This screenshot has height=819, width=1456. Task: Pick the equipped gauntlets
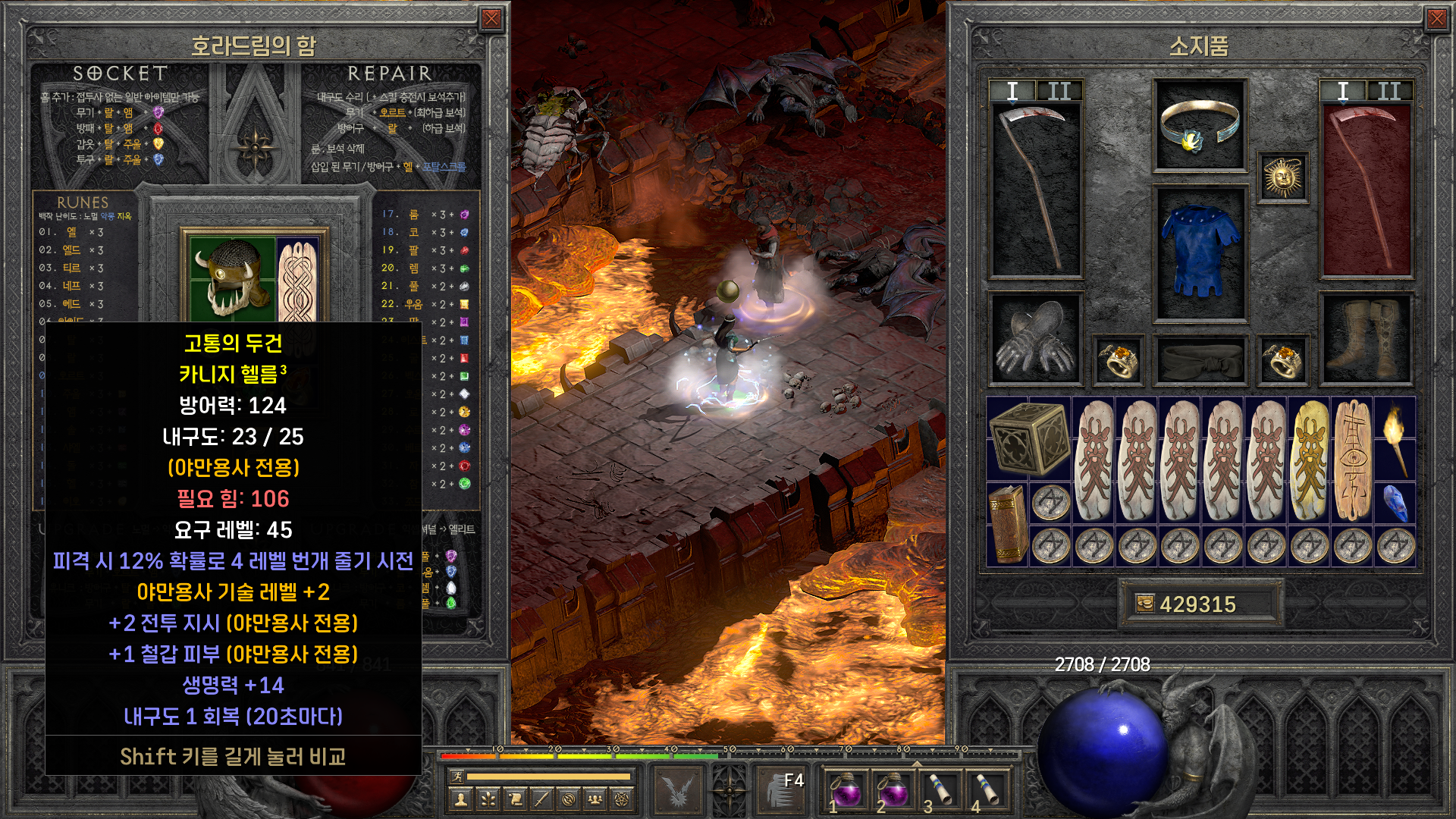(1034, 338)
